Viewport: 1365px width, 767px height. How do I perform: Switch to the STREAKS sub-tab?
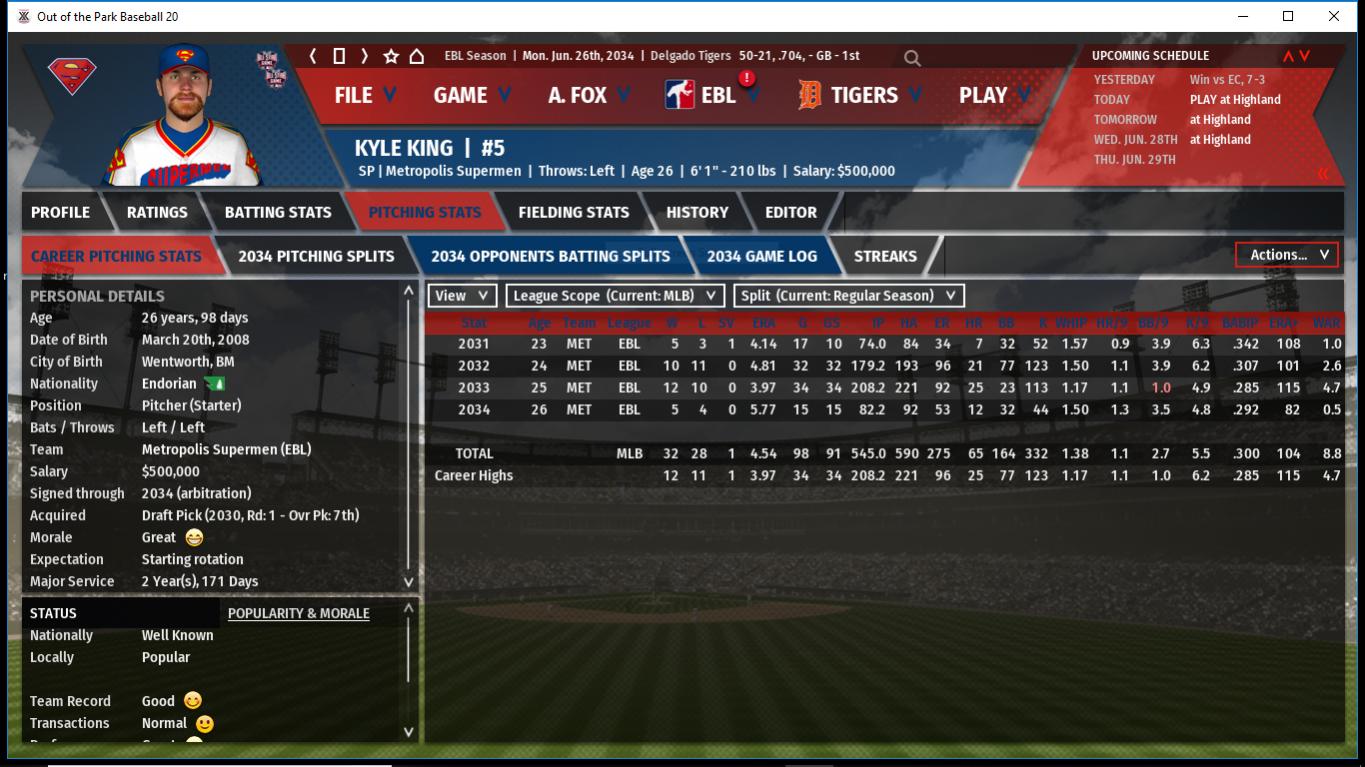(885, 256)
